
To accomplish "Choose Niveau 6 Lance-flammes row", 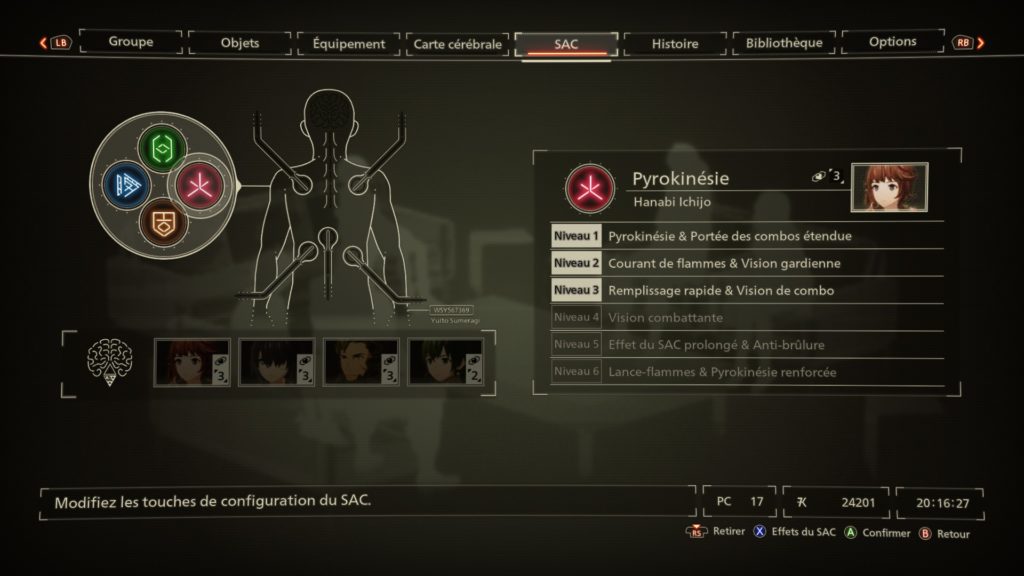I will [746, 372].
